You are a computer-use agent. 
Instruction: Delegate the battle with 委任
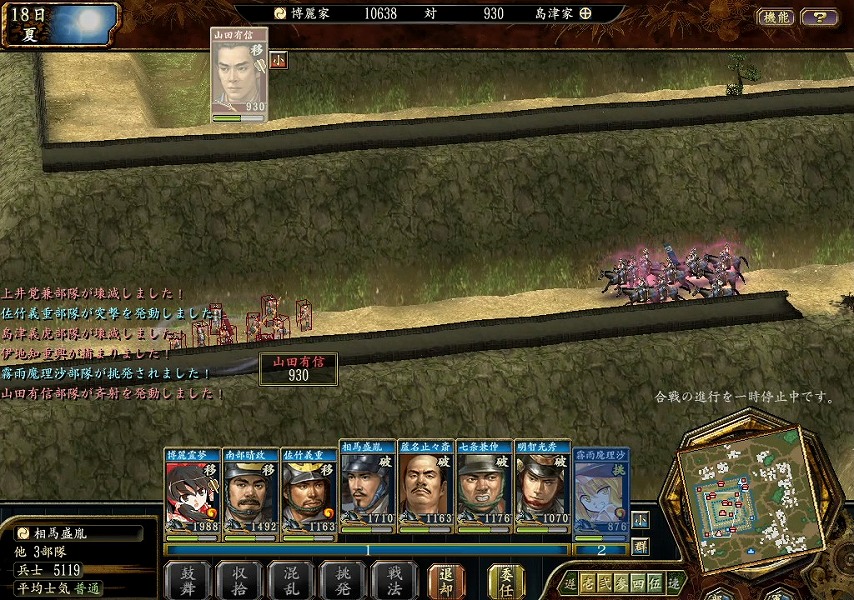coord(507,579)
